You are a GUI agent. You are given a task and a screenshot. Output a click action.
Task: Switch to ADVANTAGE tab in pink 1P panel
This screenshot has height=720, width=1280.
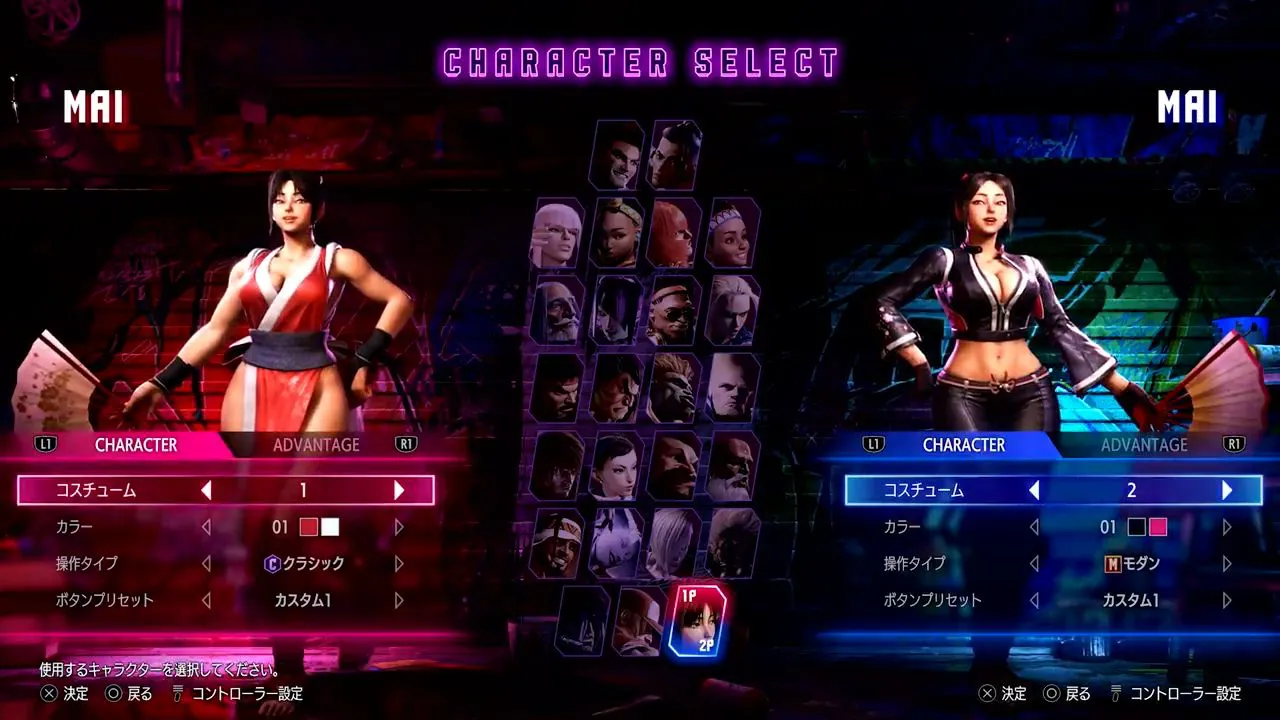click(316, 445)
